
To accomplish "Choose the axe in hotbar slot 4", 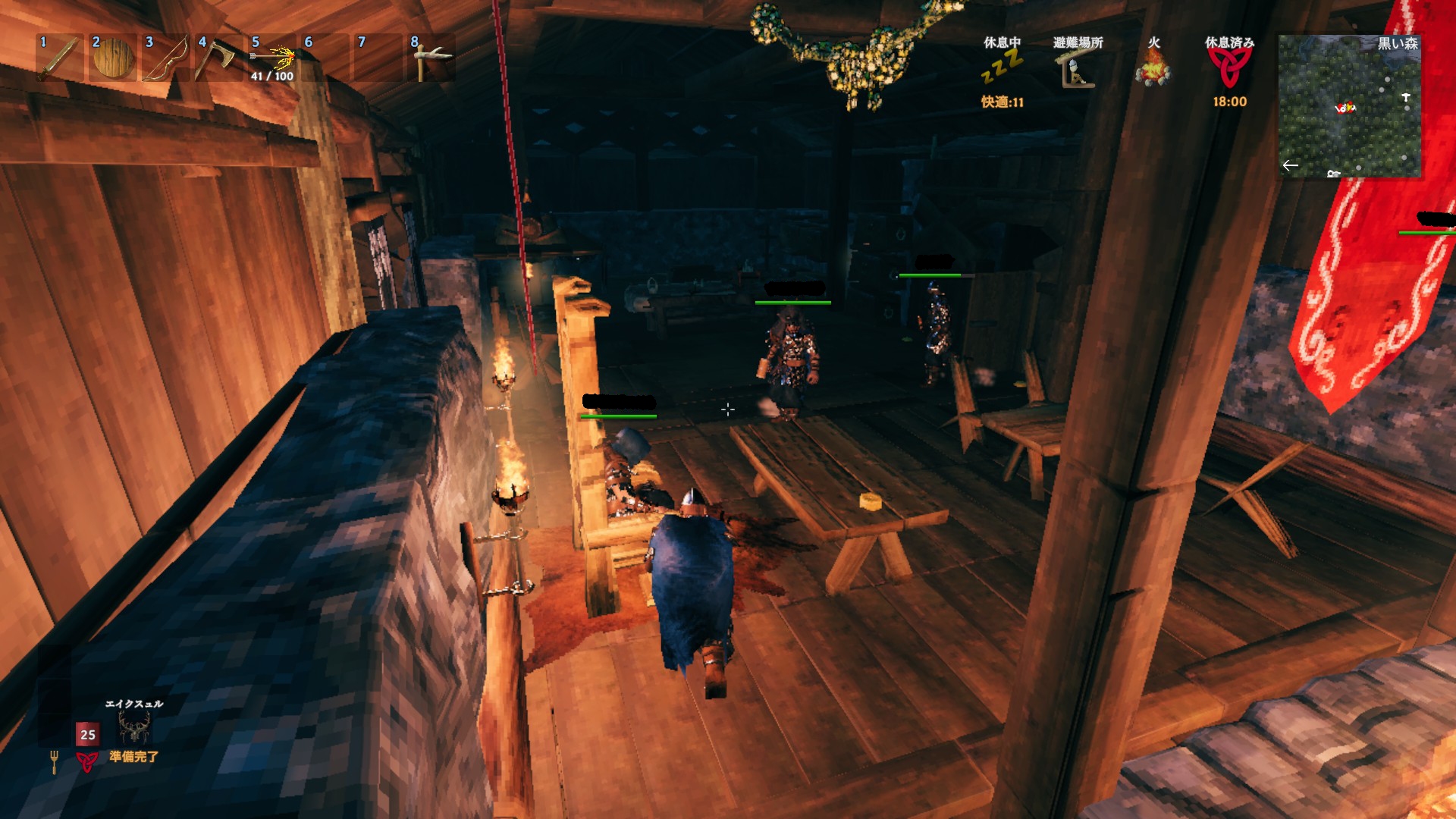I will [x=218, y=58].
